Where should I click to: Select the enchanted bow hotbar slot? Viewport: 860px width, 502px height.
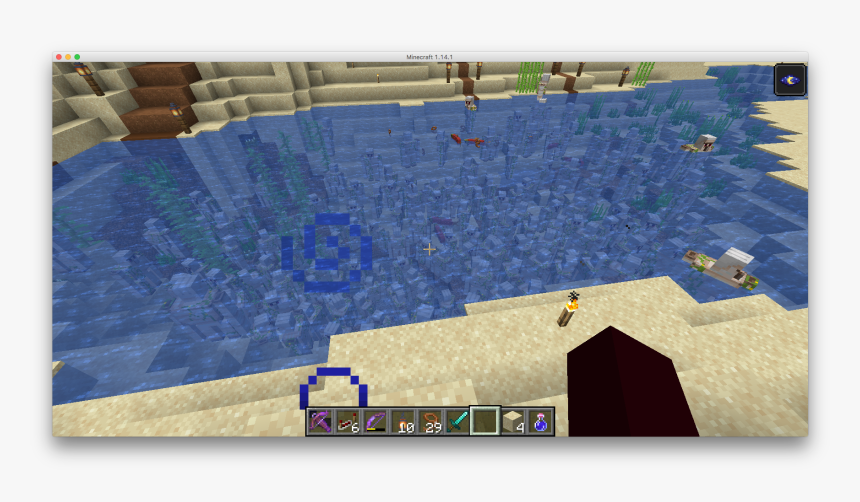click(376, 422)
